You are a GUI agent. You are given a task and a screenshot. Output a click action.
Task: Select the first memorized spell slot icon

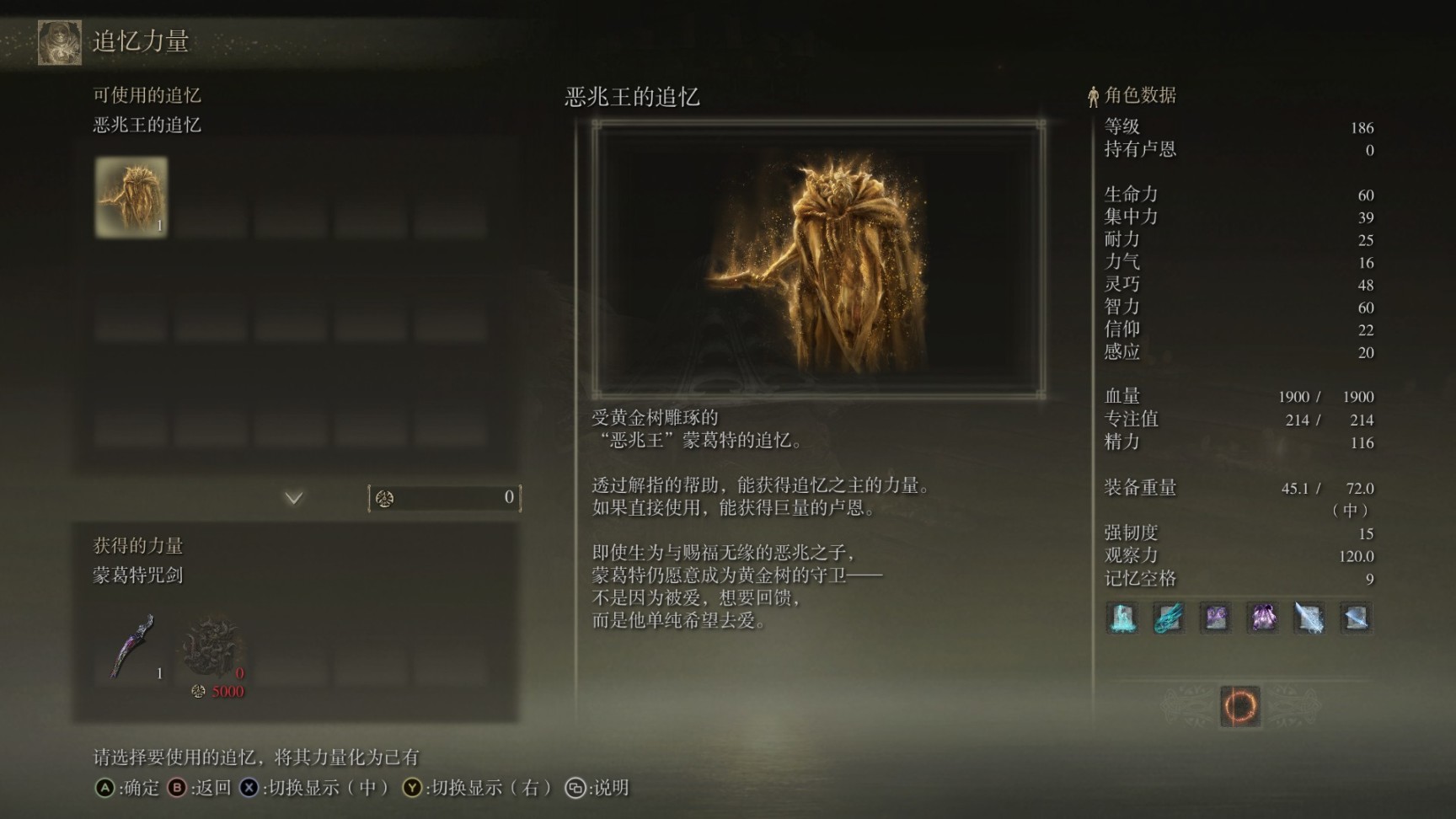pos(1121,618)
